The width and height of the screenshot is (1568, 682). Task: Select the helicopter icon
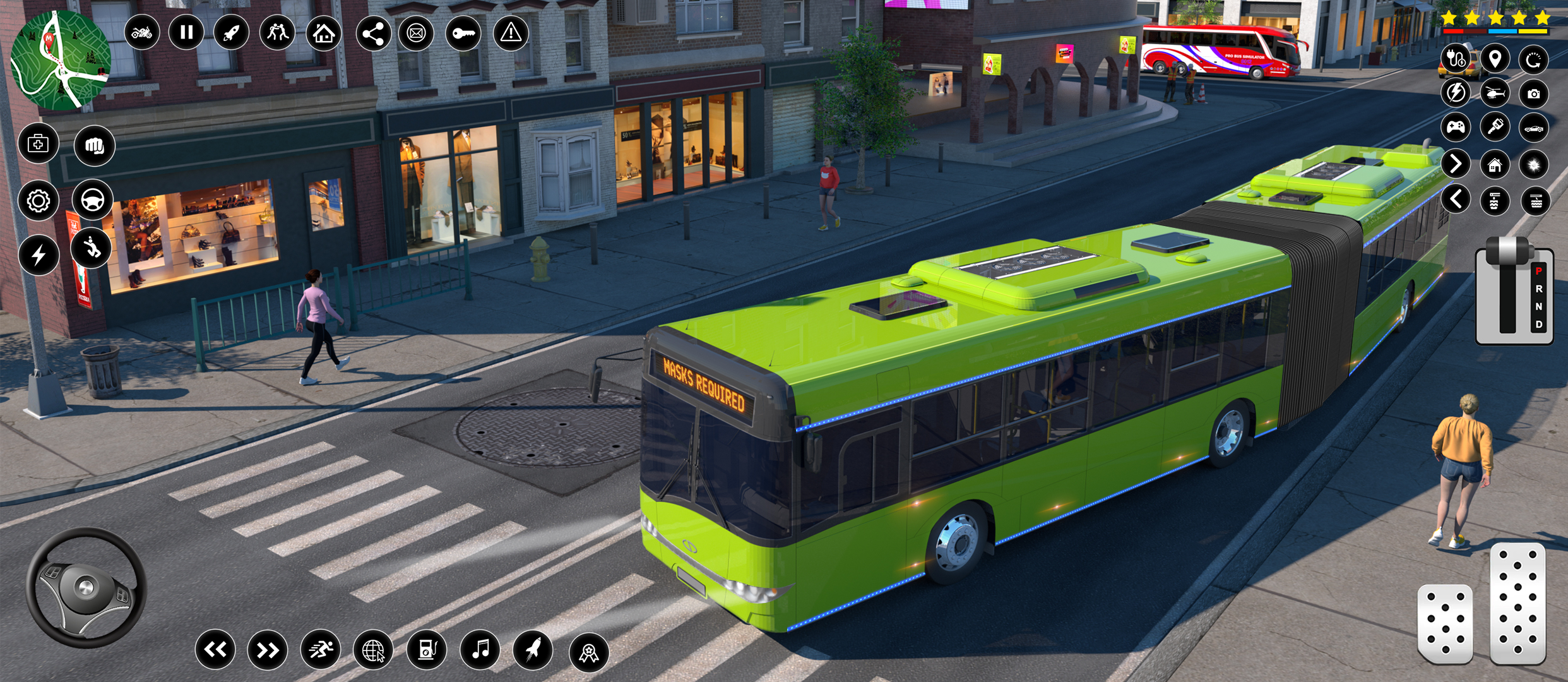[1495, 94]
